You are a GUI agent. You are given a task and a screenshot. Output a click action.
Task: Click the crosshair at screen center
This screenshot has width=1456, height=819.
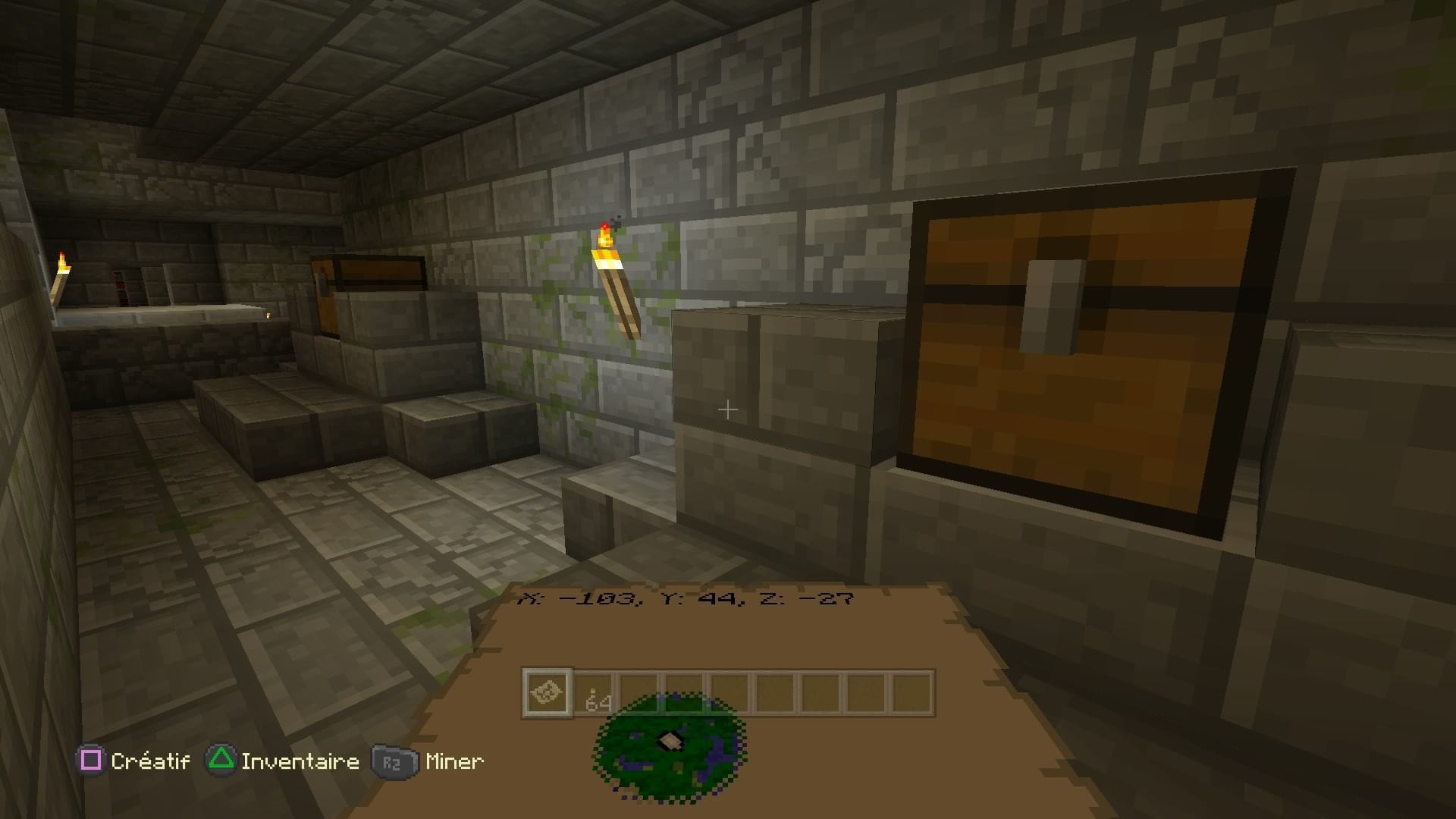pos(728,409)
